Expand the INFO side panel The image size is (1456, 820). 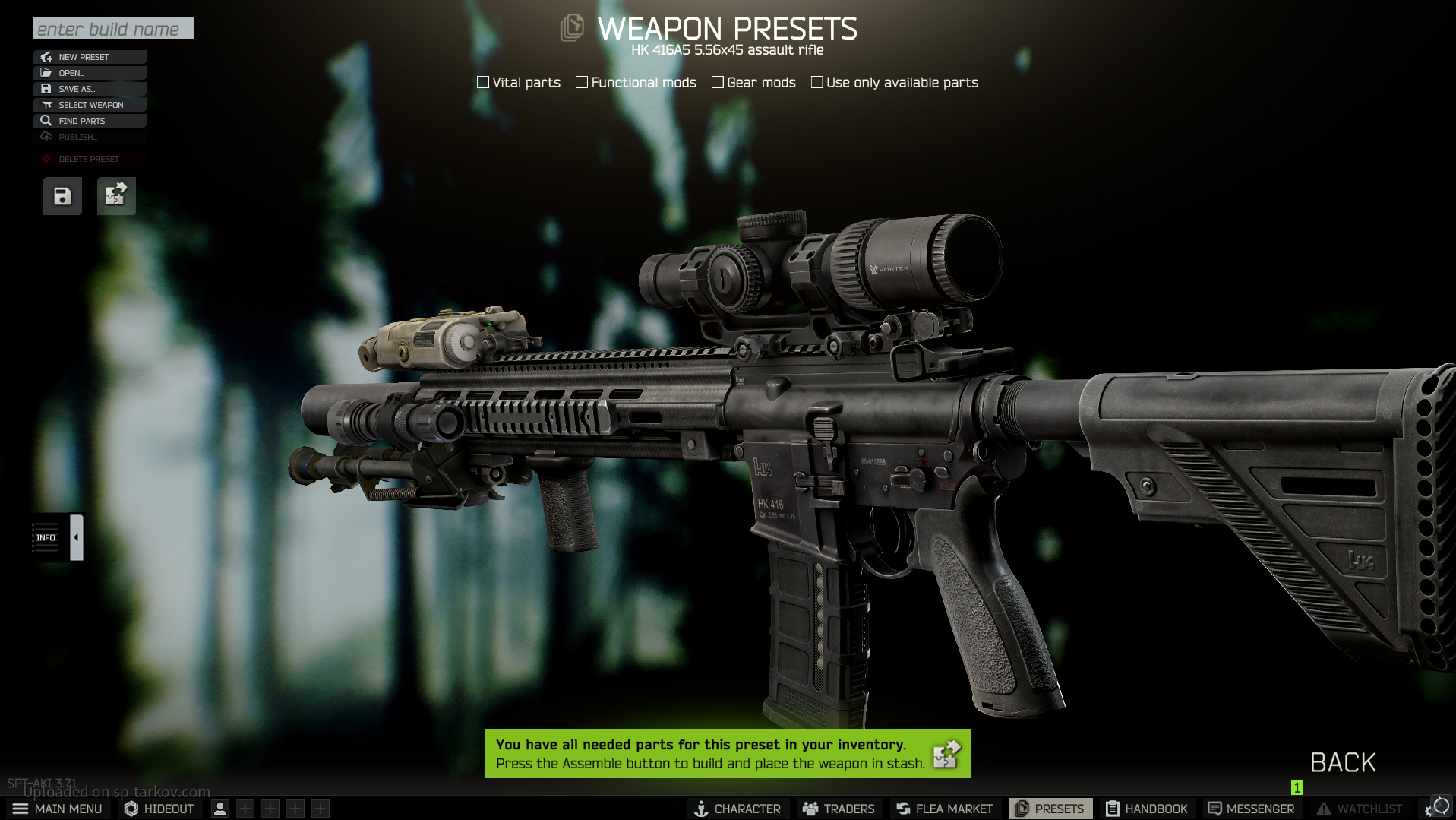(x=76, y=537)
